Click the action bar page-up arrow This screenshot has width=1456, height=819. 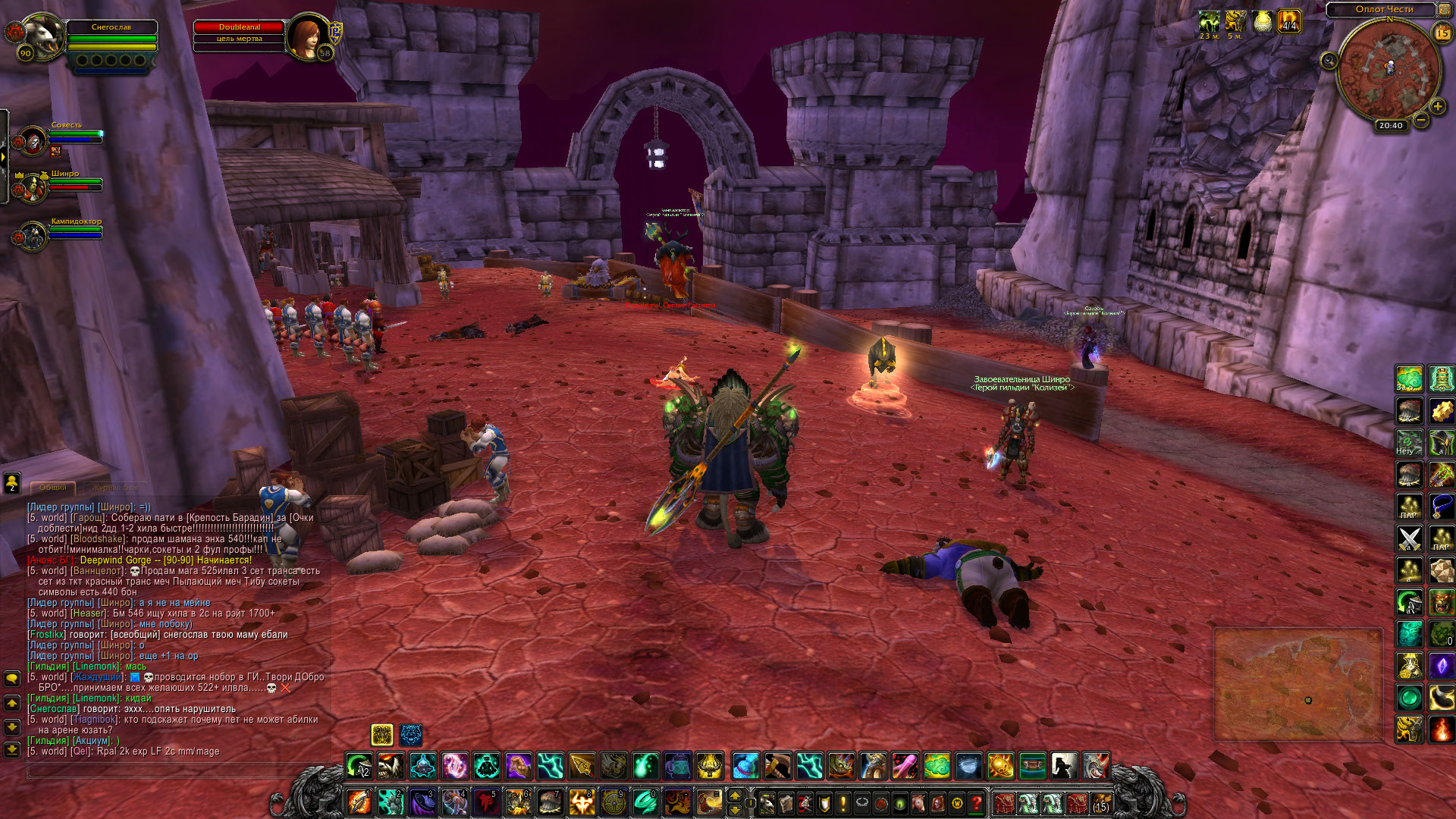pos(734,795)
